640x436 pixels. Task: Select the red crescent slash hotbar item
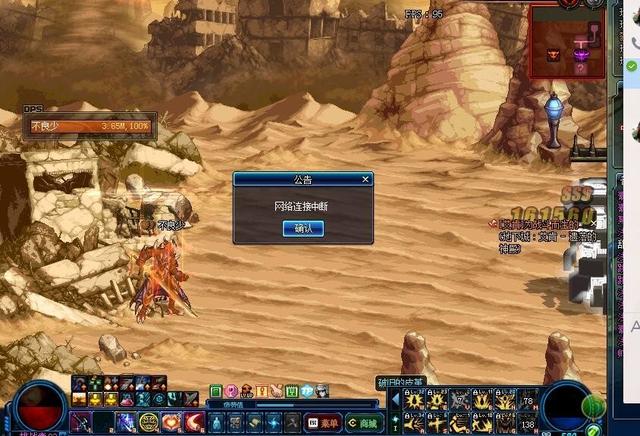(x=194, y=422)
